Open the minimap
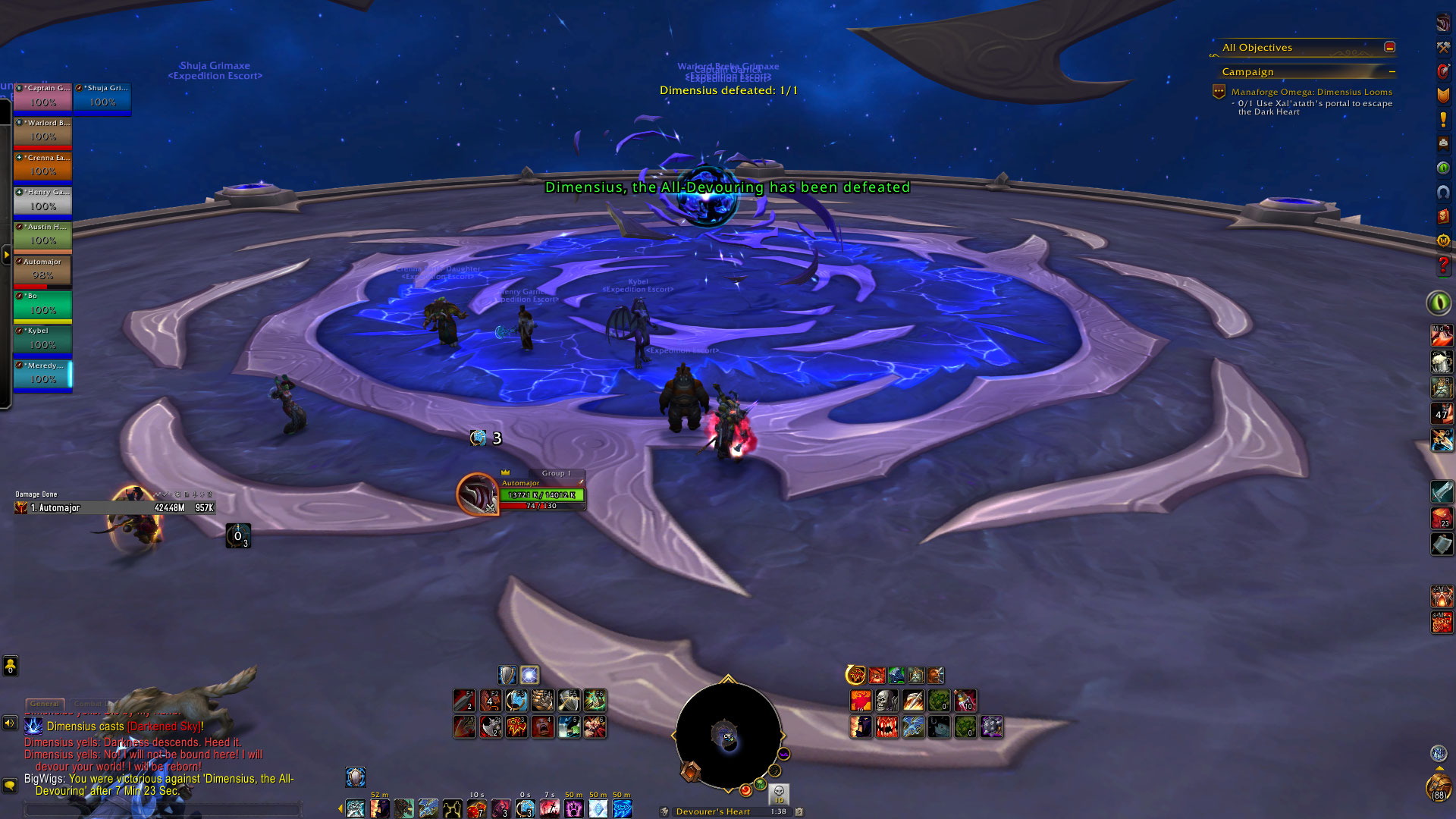Viewport: 1456px width, 819px height. click(x=727, y=736)
